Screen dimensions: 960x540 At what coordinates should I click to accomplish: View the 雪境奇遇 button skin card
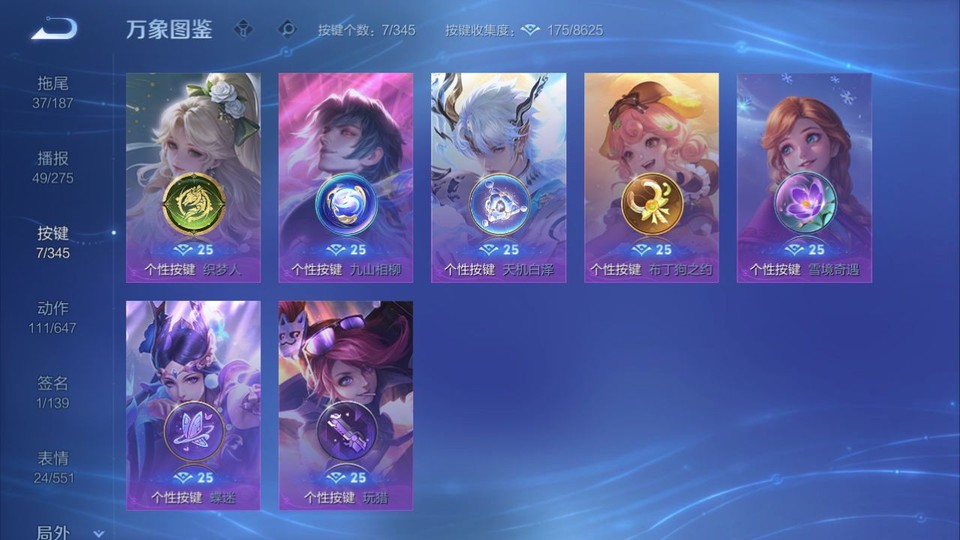point(804,177)
